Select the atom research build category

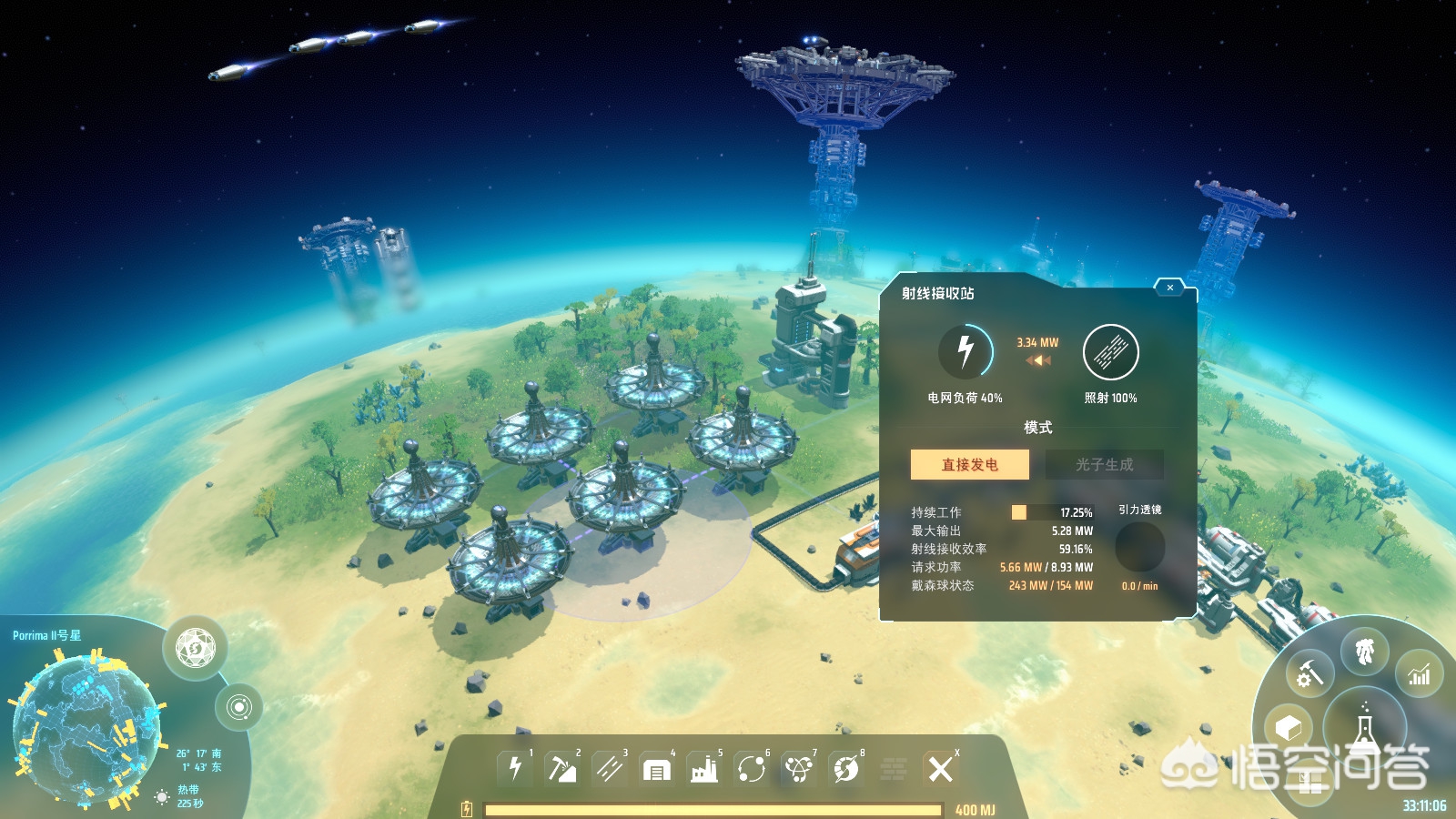pos(799,770)
